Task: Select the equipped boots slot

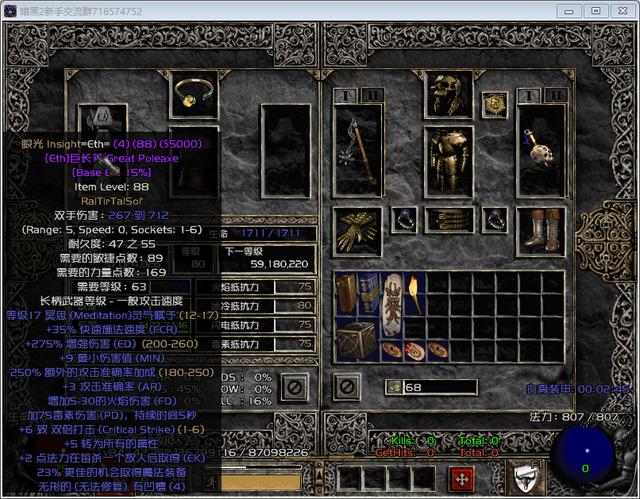Action: tap(541, 230)
